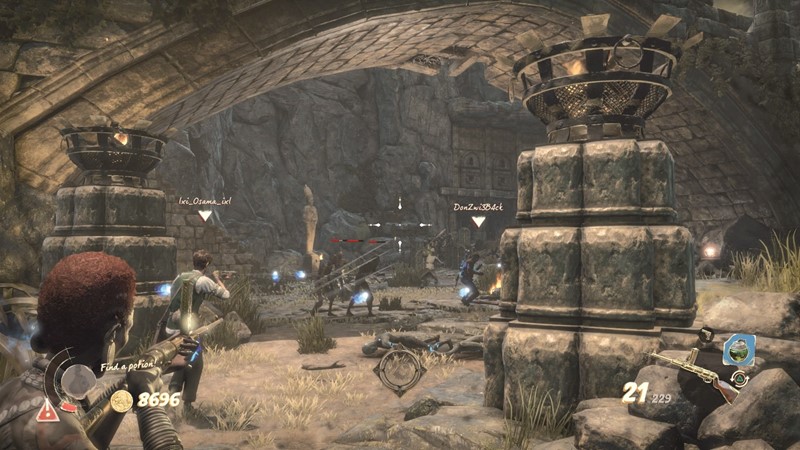Open the "Find a potion!" objective text
The height and width of the screenshot is (450, 800).
(x=128, y=366)
